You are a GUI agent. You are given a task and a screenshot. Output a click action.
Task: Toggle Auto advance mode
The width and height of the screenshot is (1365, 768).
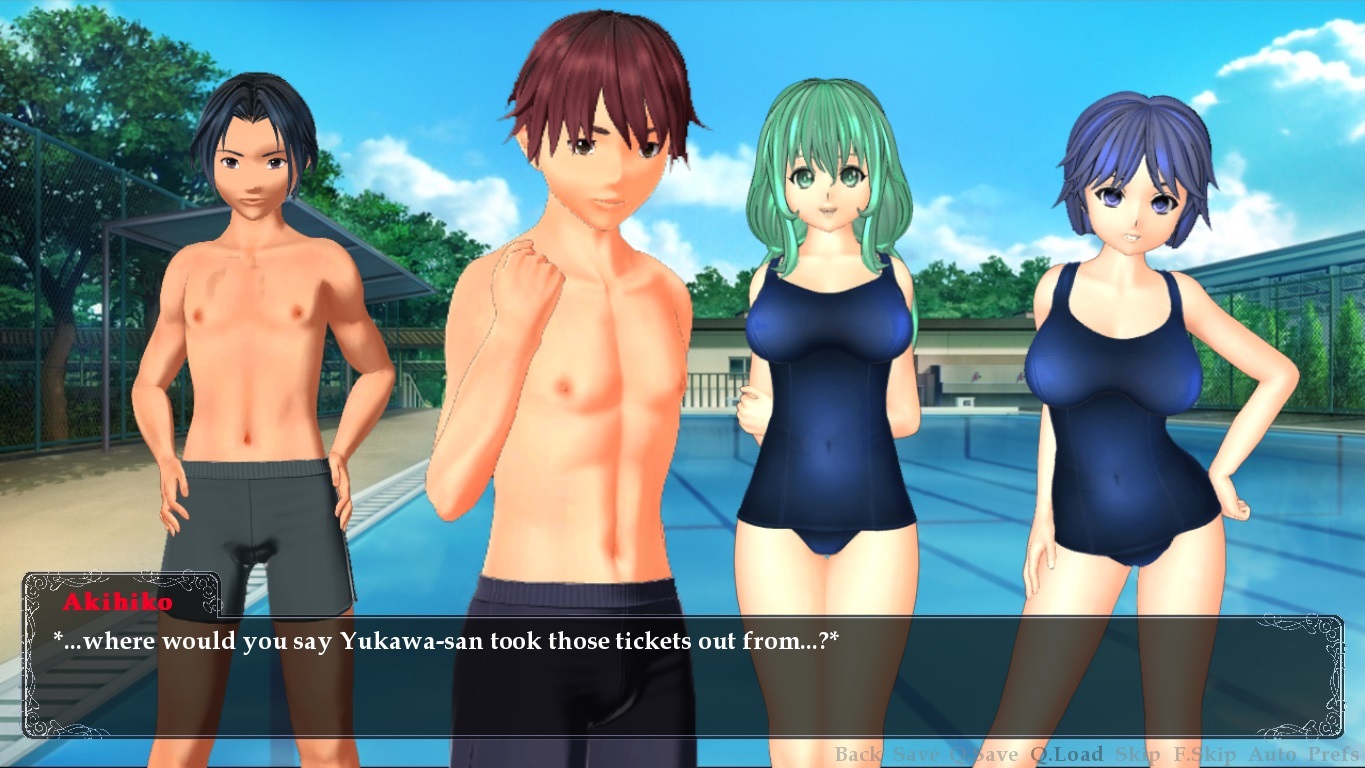pos(1272,755)
